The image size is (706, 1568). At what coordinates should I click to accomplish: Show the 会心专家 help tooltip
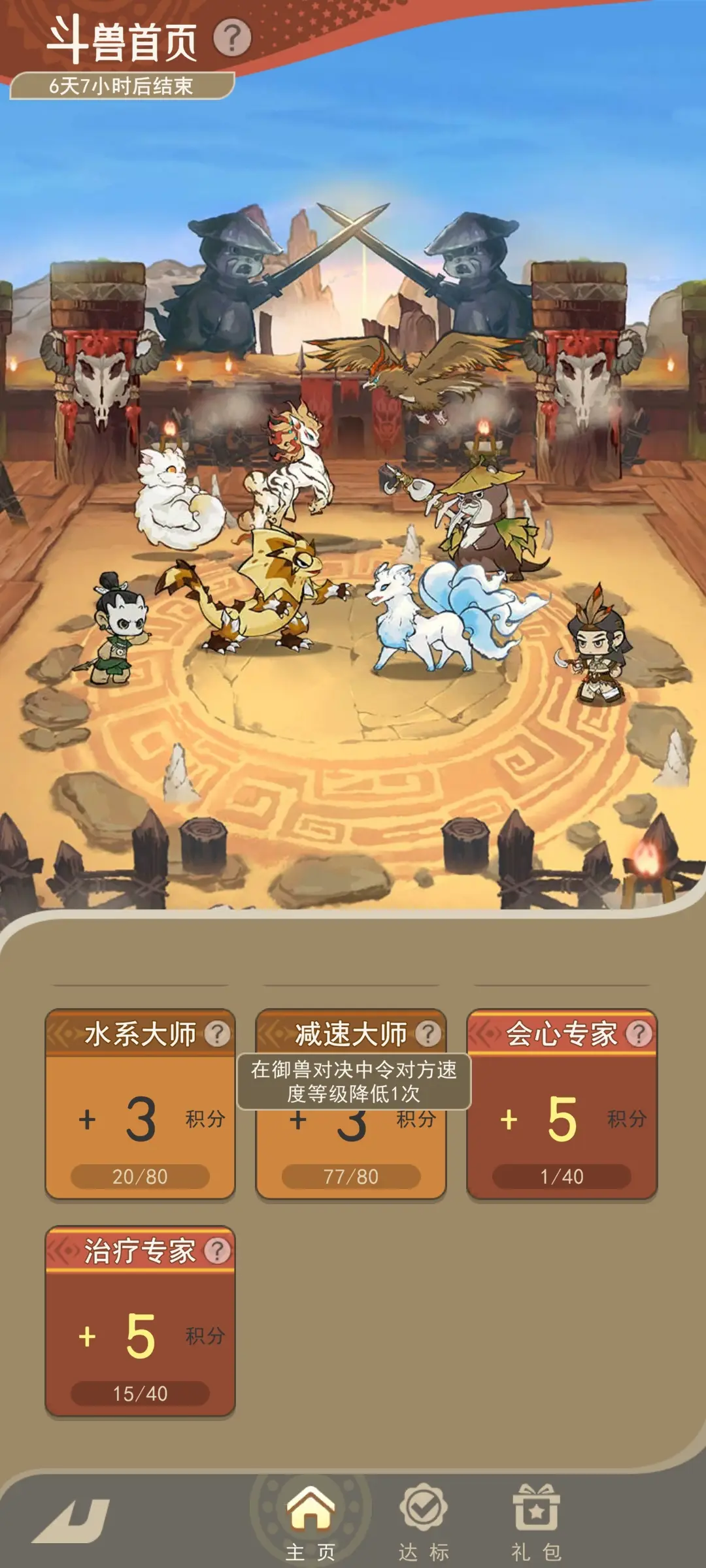[639, 1034]
